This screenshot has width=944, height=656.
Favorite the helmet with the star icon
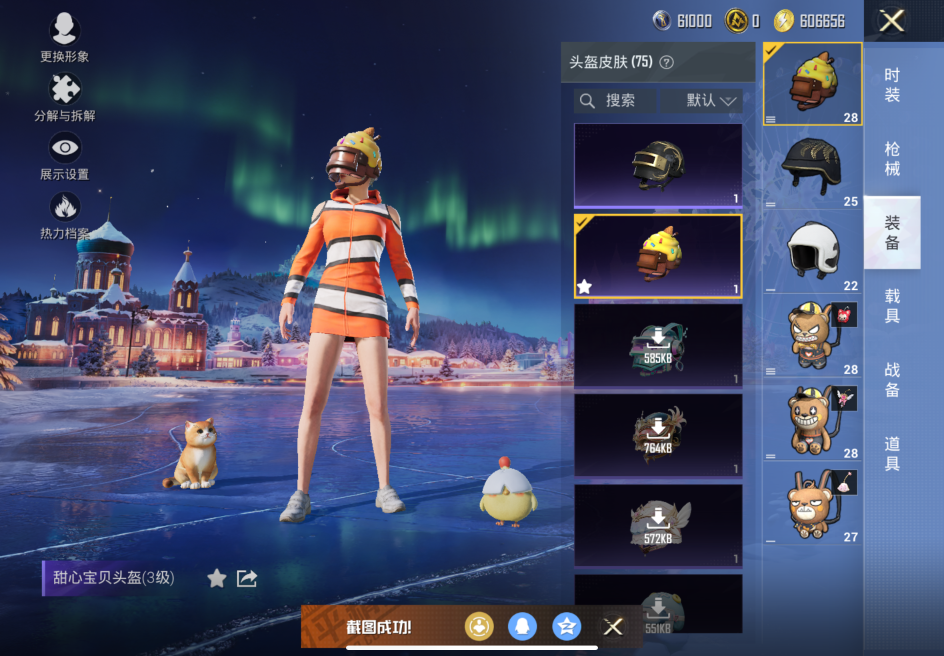point(216,578)
